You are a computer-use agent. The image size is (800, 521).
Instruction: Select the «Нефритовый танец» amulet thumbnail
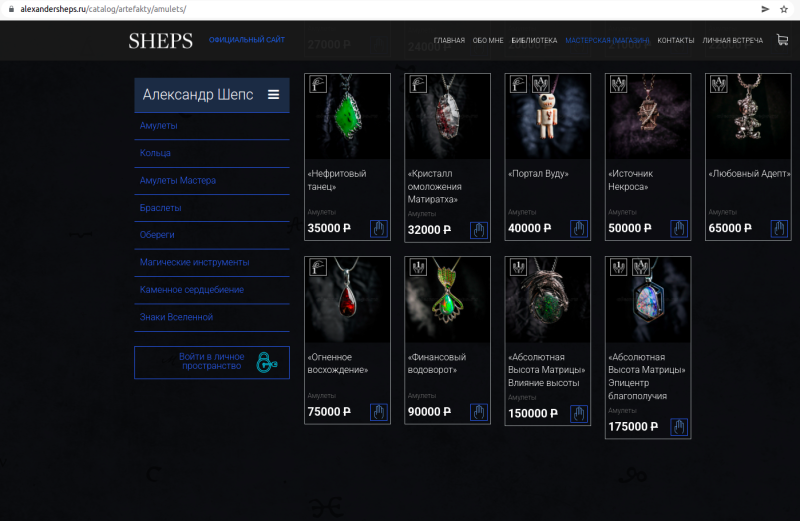[347, 118]
